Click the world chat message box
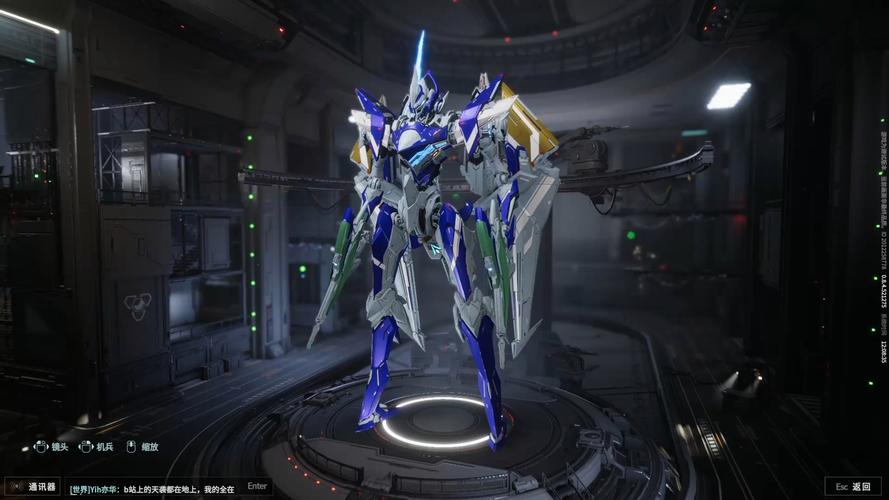The image size is (889, 500). pyautogui.click(x=152, y=489)
